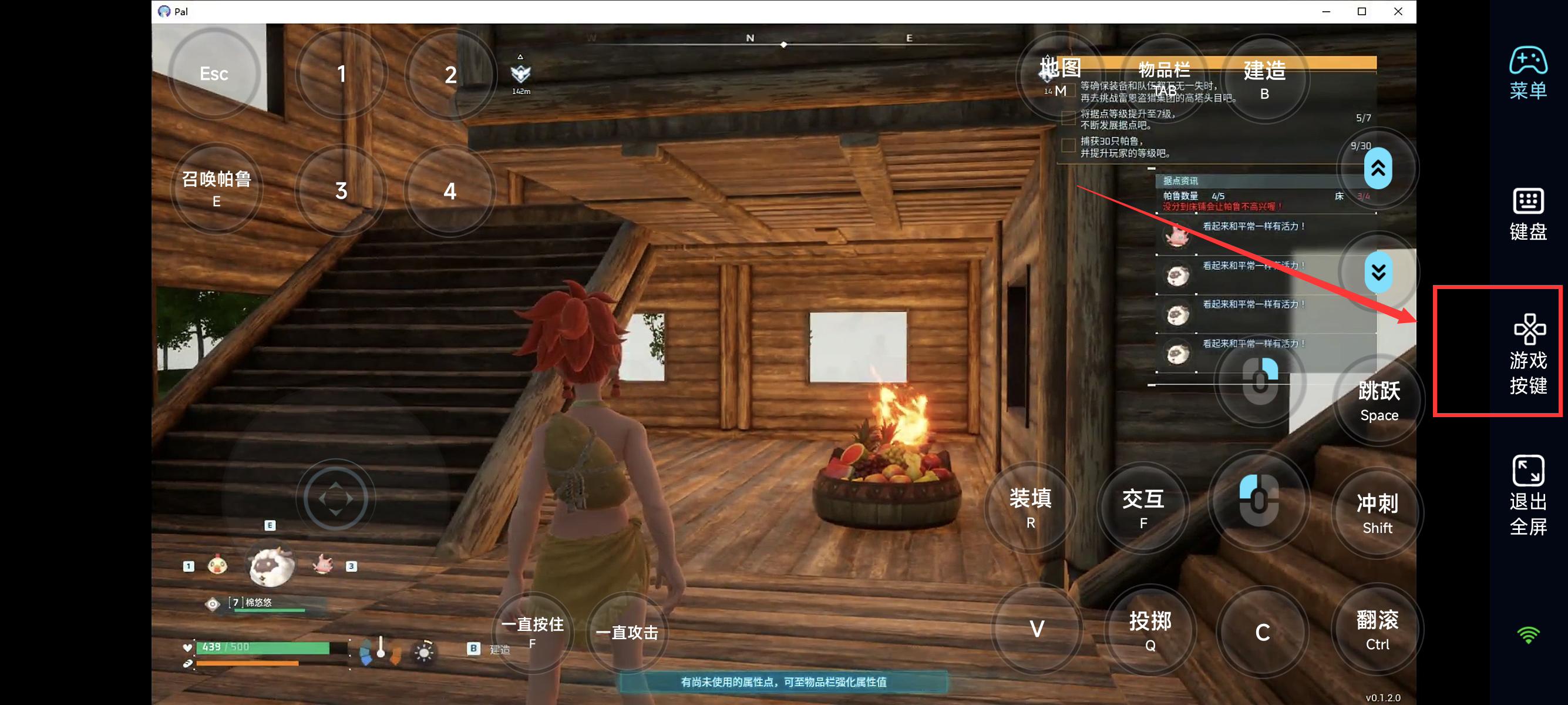Open the 物品栏 inventory button

pos(1164,77)
